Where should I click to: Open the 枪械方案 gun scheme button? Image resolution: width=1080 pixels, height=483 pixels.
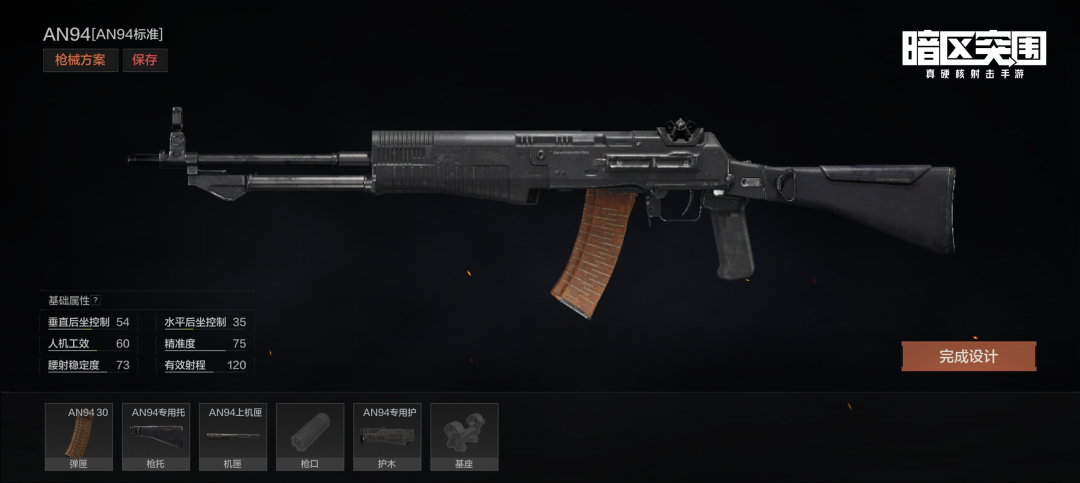pos(79,60)
